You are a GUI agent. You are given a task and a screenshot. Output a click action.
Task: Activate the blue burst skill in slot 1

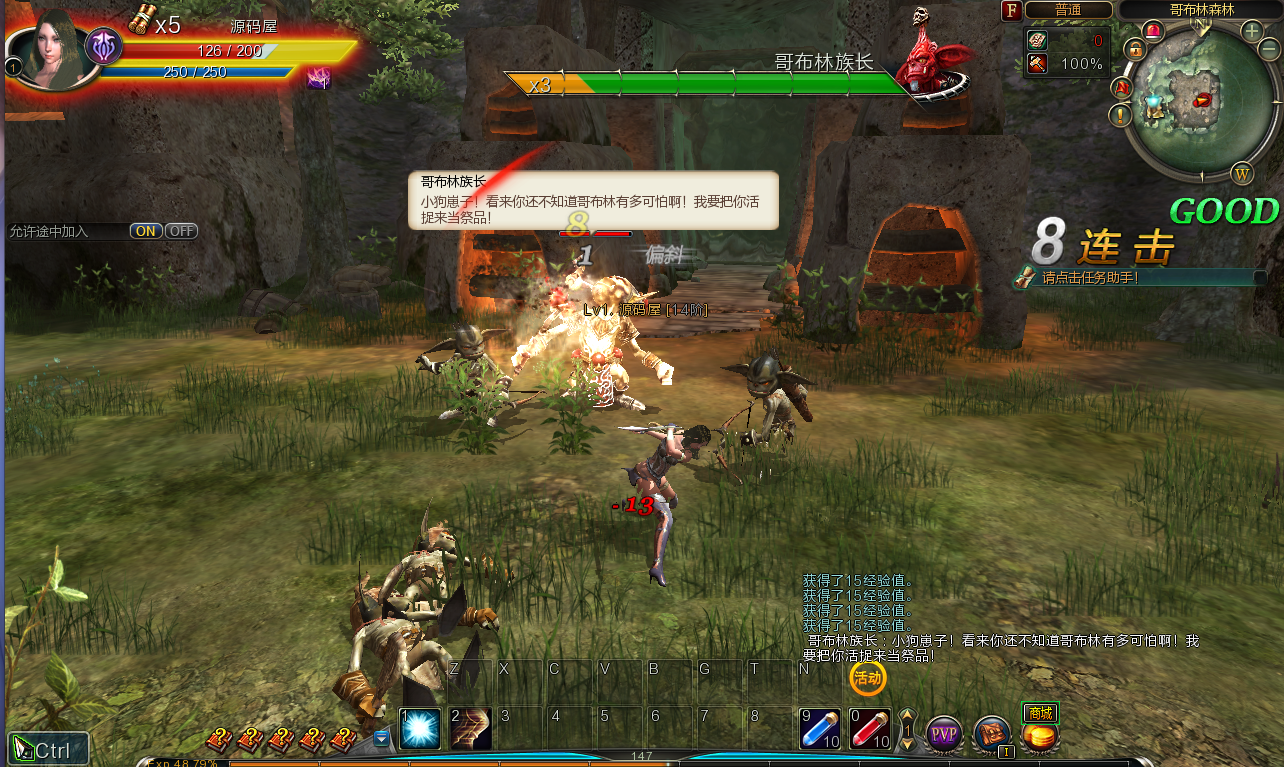coord(419,729)
